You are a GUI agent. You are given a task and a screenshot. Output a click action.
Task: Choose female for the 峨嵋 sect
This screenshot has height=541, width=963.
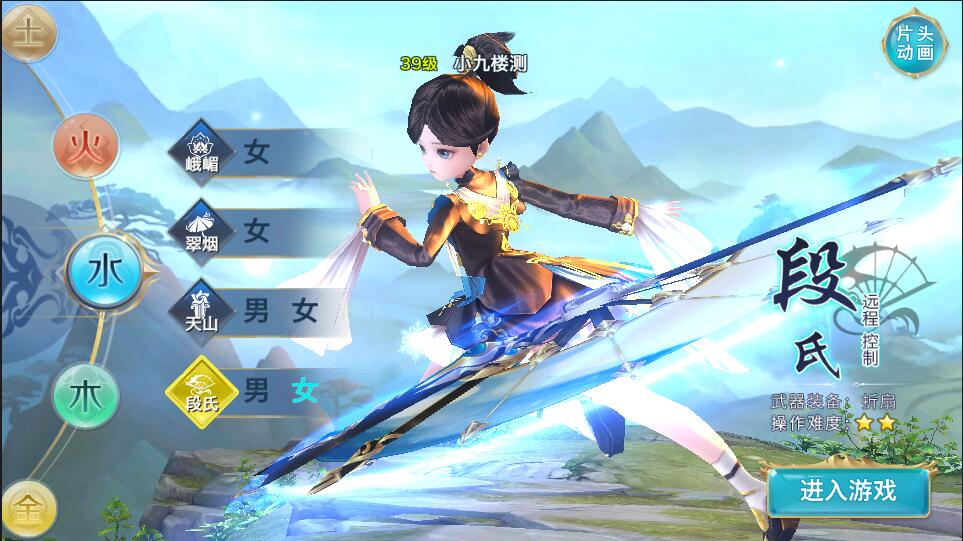[257, 152]
